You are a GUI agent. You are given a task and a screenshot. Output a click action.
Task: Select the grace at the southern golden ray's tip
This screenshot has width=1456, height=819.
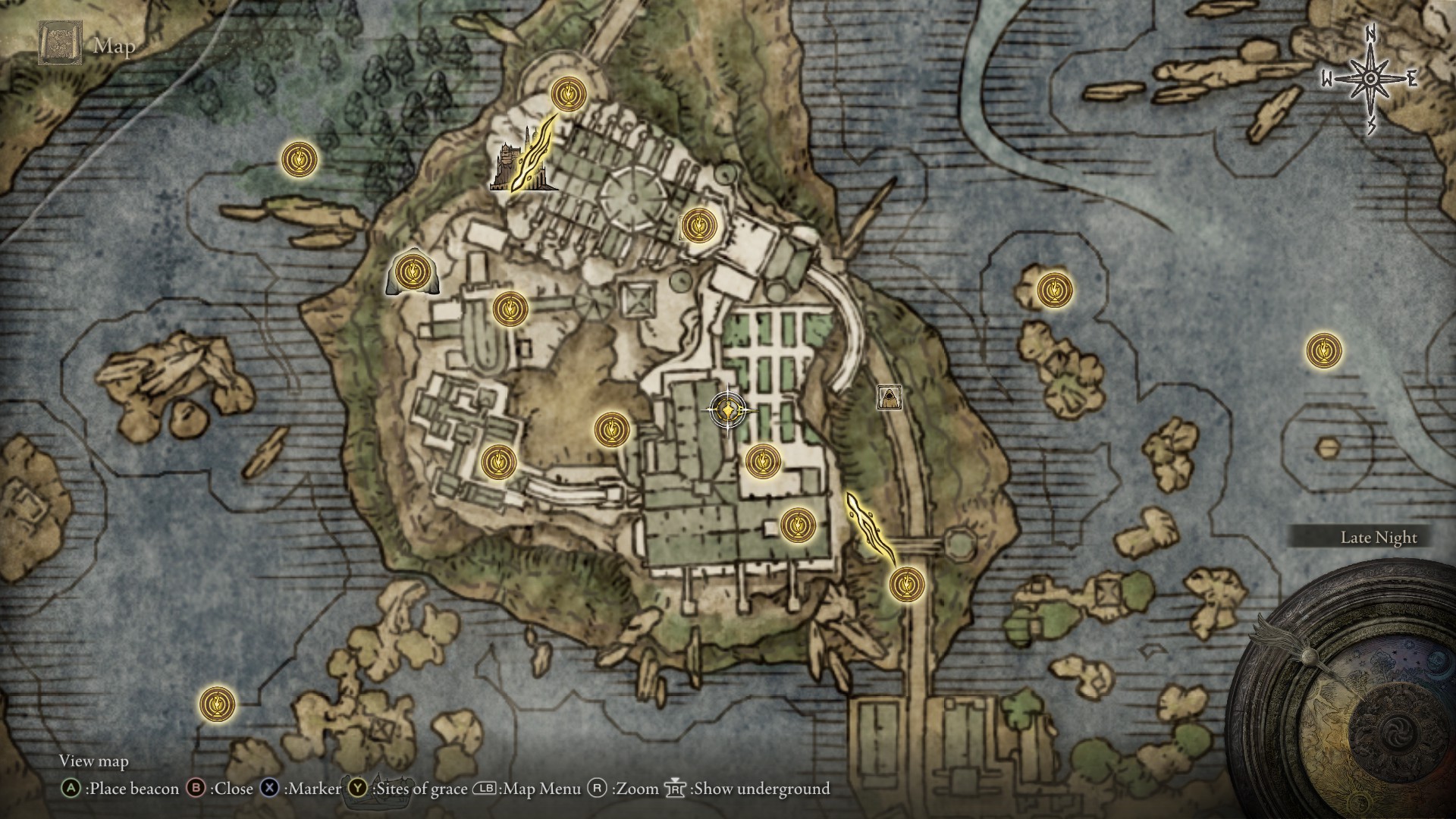[906, 585]
